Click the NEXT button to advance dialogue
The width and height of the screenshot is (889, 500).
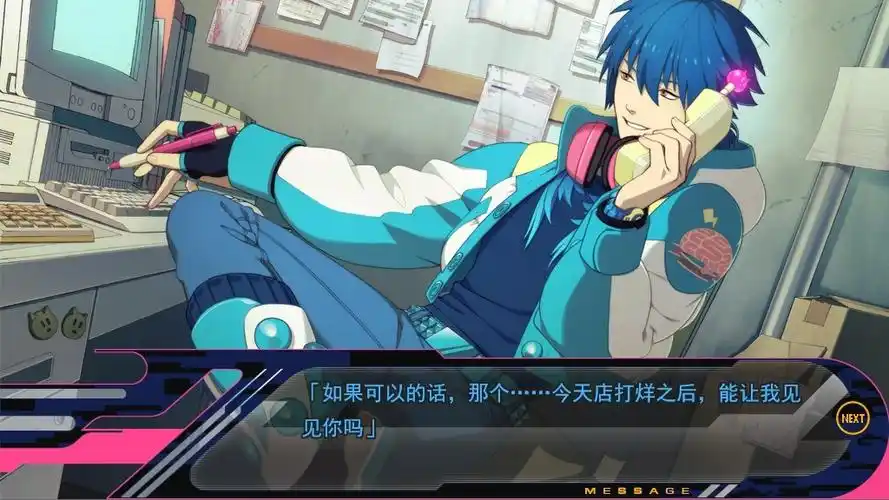tap(852, 418)
